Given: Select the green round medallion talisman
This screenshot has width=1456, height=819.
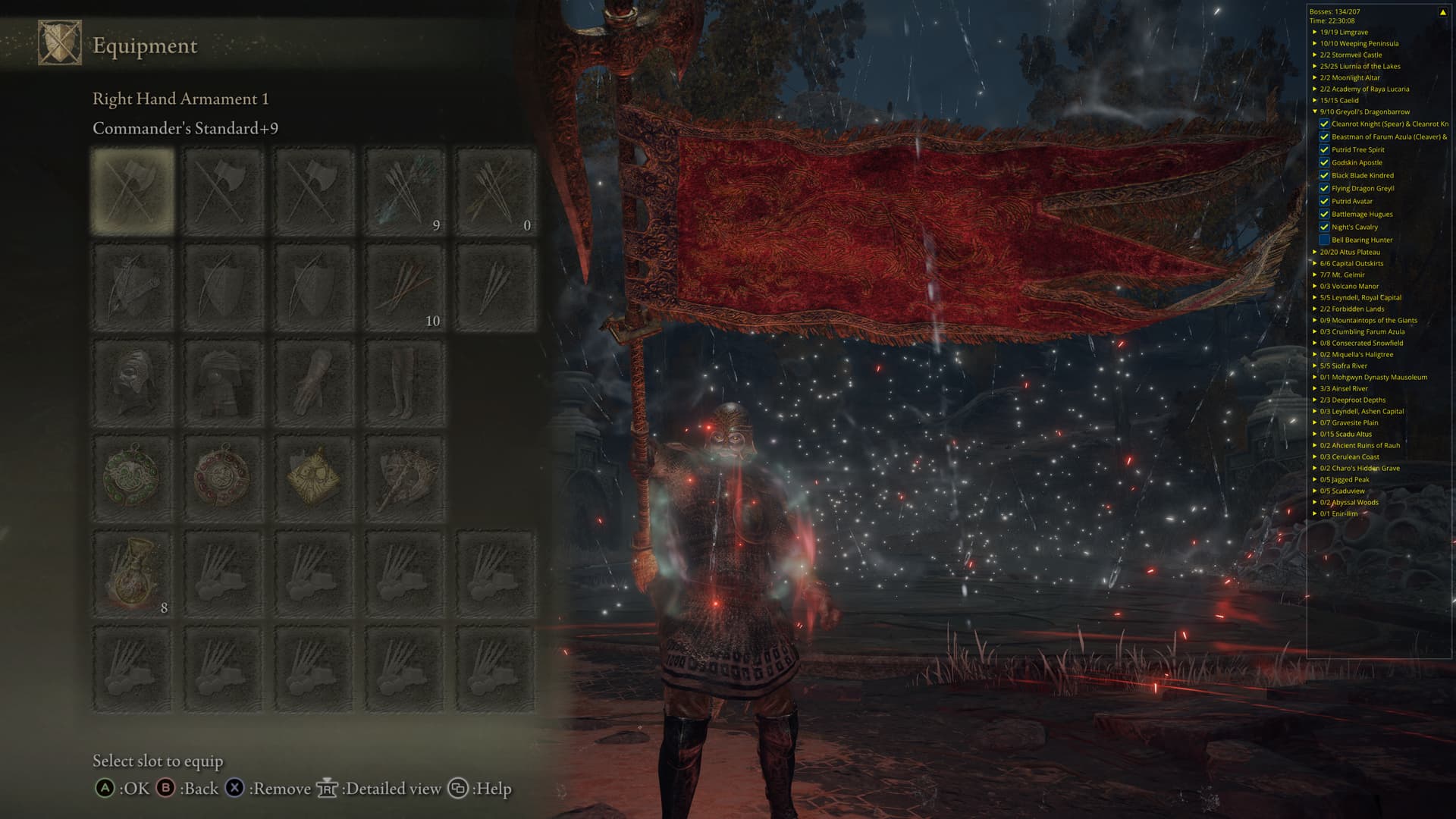Looking at the screenshot, I should pyautogui.click(x=133, y=478).
